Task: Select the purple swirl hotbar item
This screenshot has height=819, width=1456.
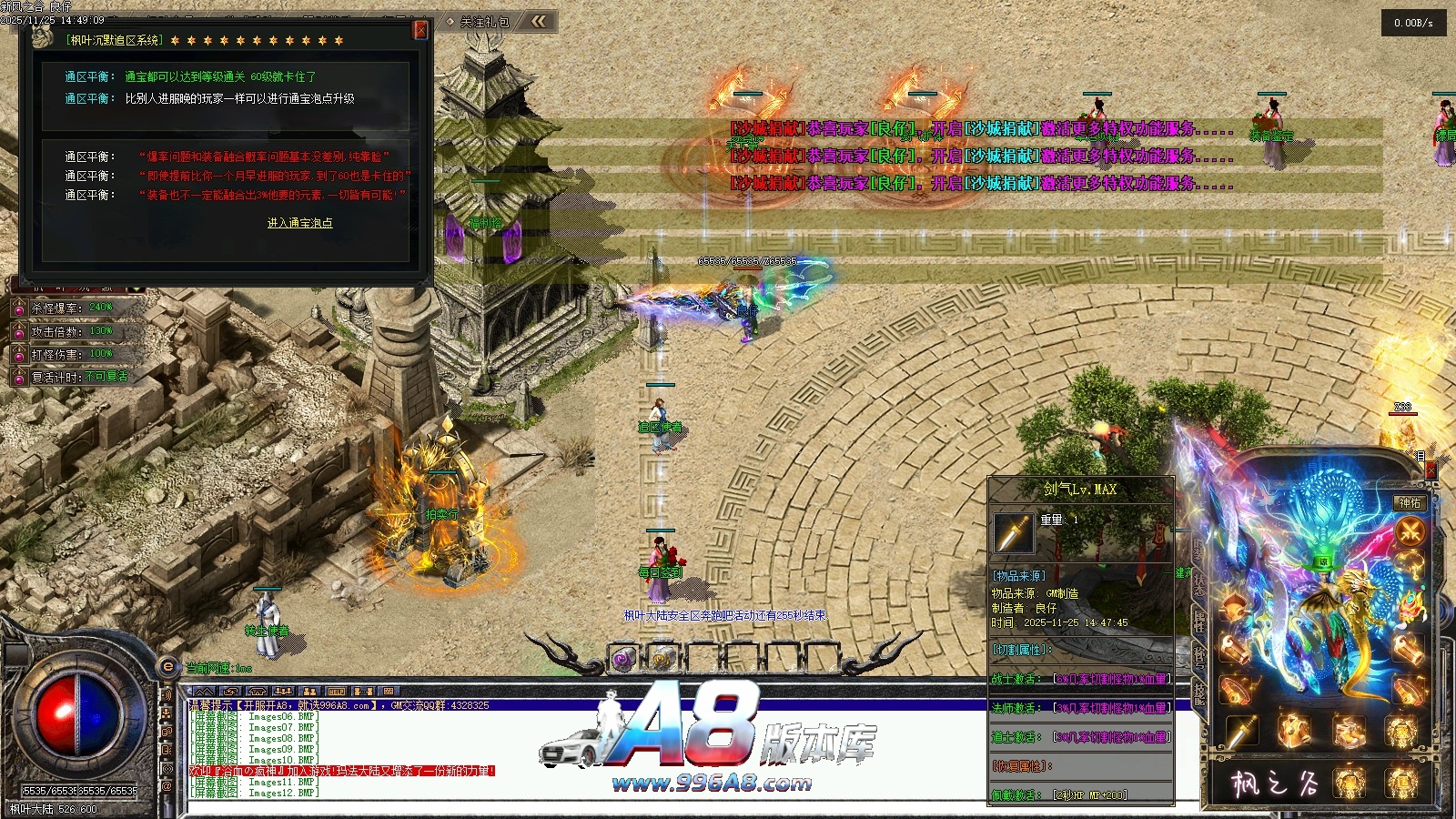Action: [622, 658]
